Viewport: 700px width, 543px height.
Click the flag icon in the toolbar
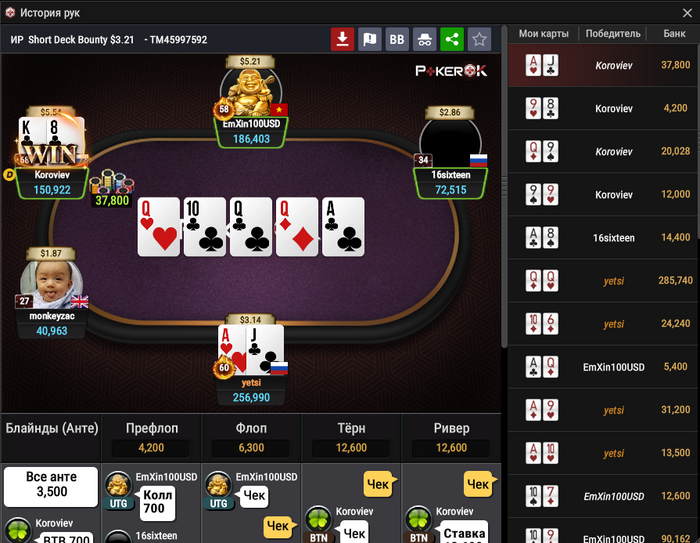click(370, 39)
